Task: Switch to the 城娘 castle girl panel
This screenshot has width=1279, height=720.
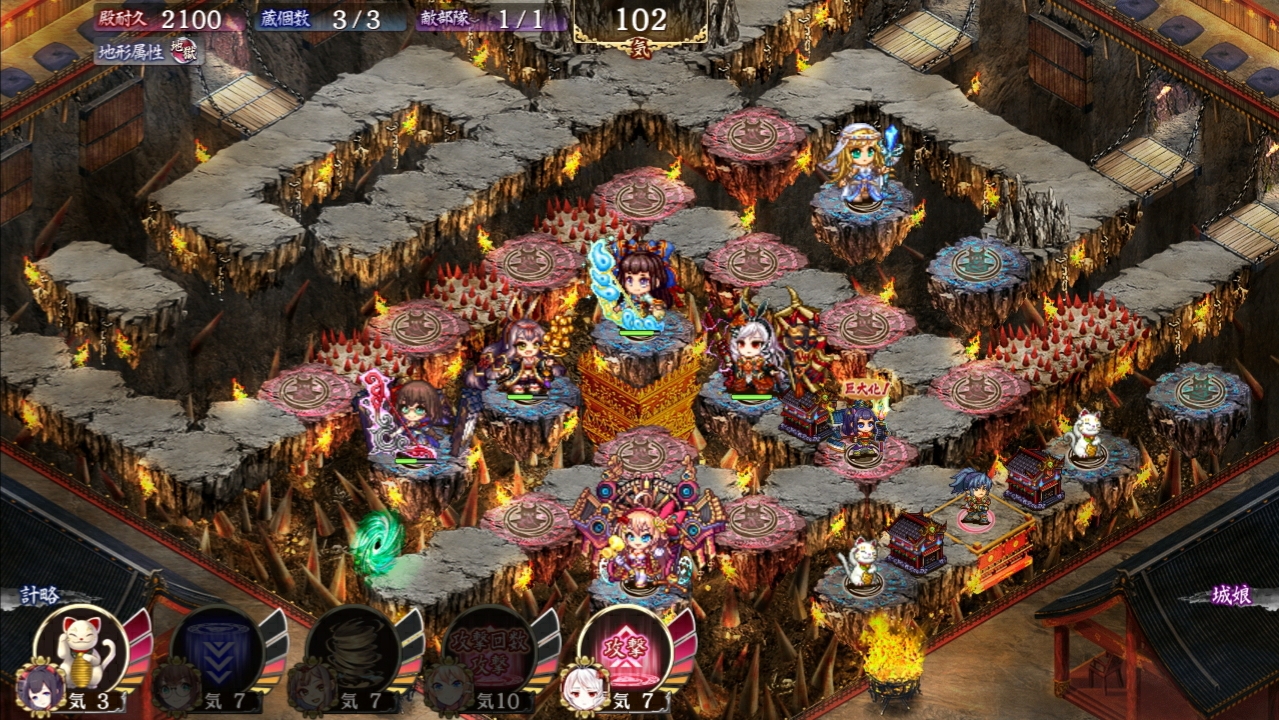Action: (x=1232, y=596)
